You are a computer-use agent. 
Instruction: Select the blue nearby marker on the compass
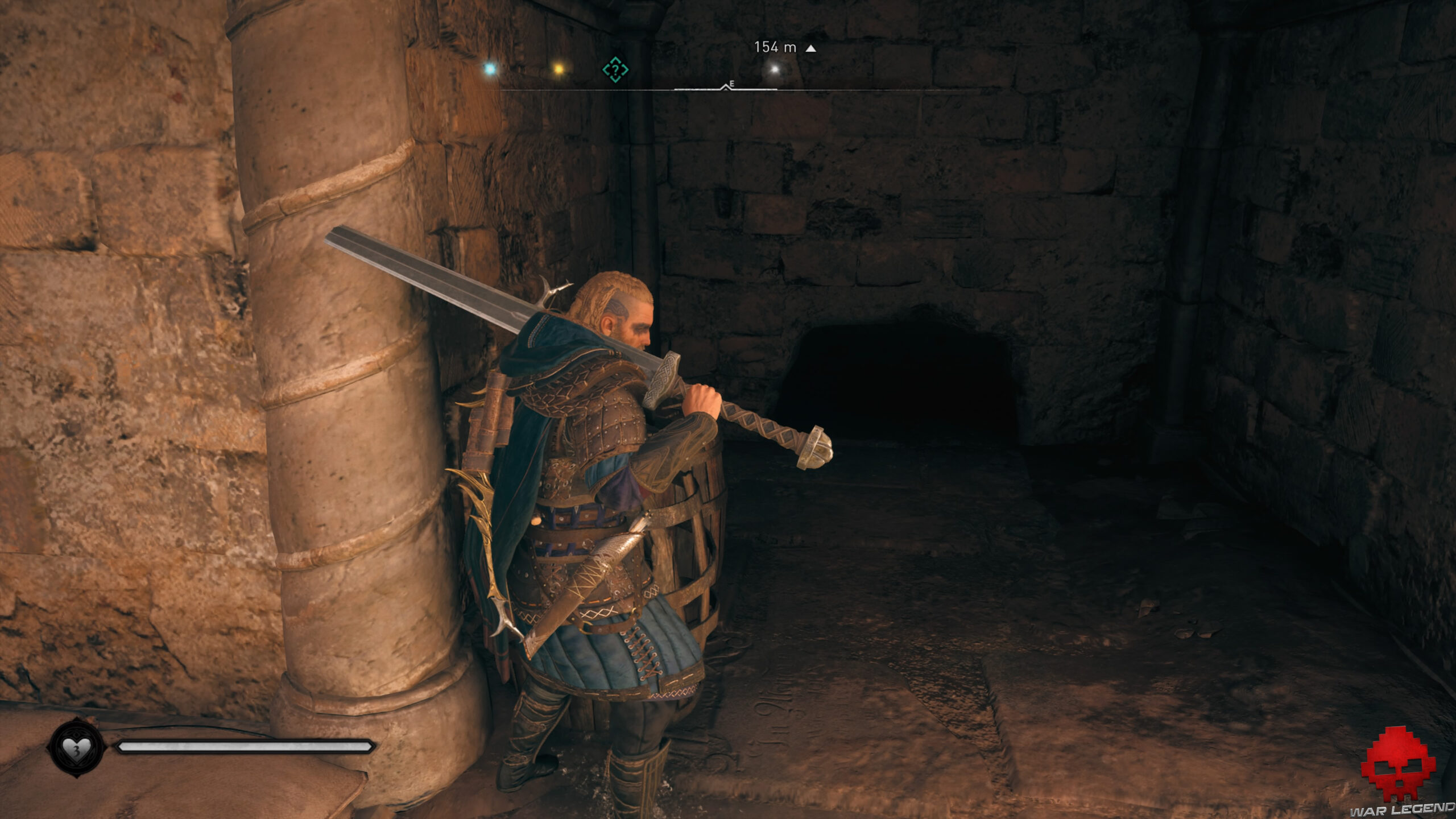click(490, 68)
